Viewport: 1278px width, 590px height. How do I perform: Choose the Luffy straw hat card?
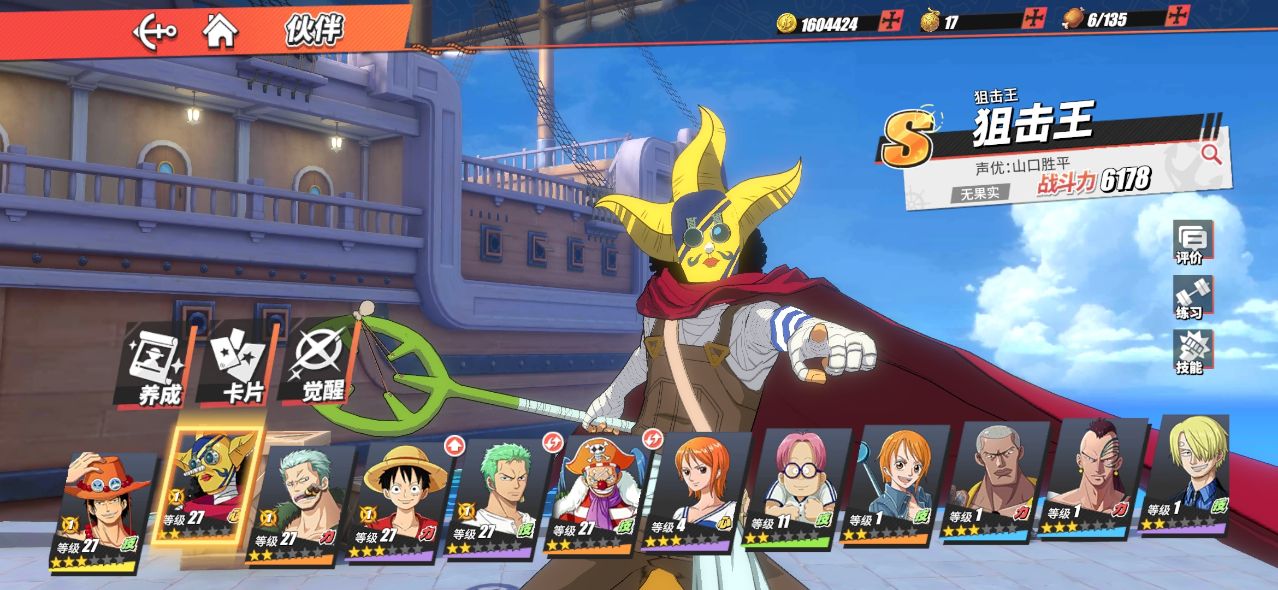pyautogui.click(x=399, y=500)
